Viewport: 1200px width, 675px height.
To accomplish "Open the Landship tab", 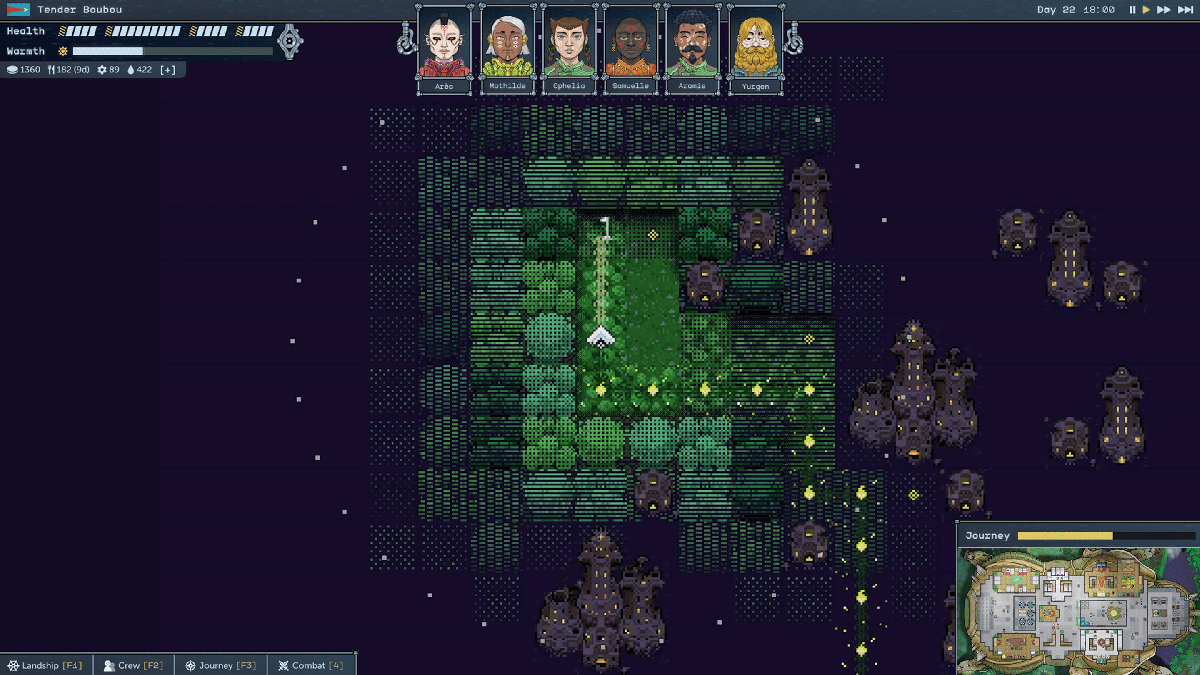I will pyautogui.click(x=46, y=665).
